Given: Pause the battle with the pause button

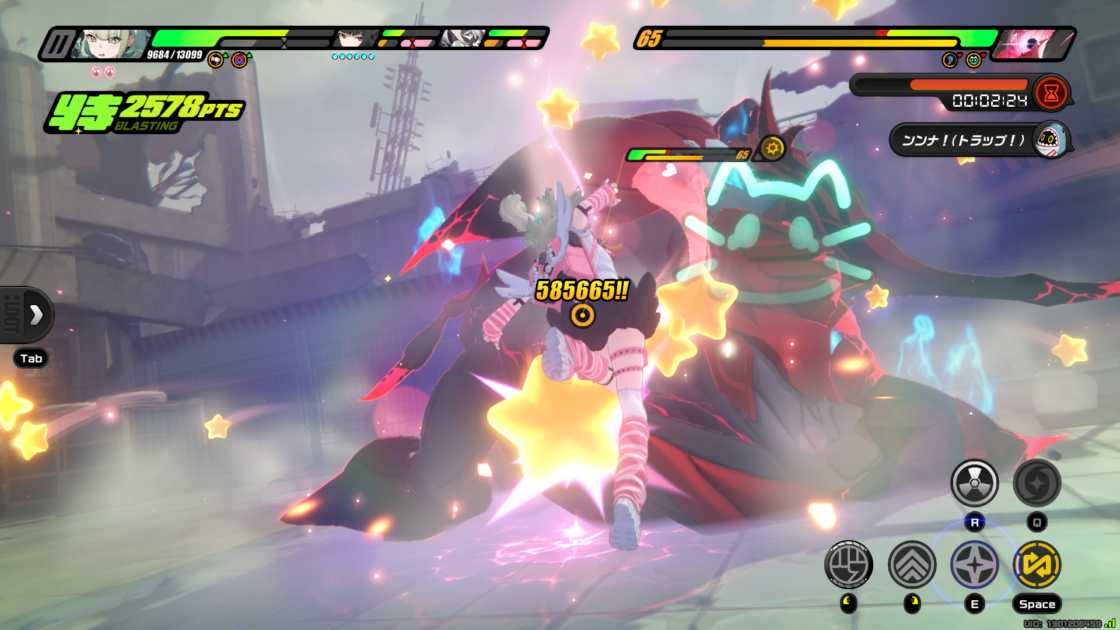Looking at the screenshot, I should coord(56,44).
